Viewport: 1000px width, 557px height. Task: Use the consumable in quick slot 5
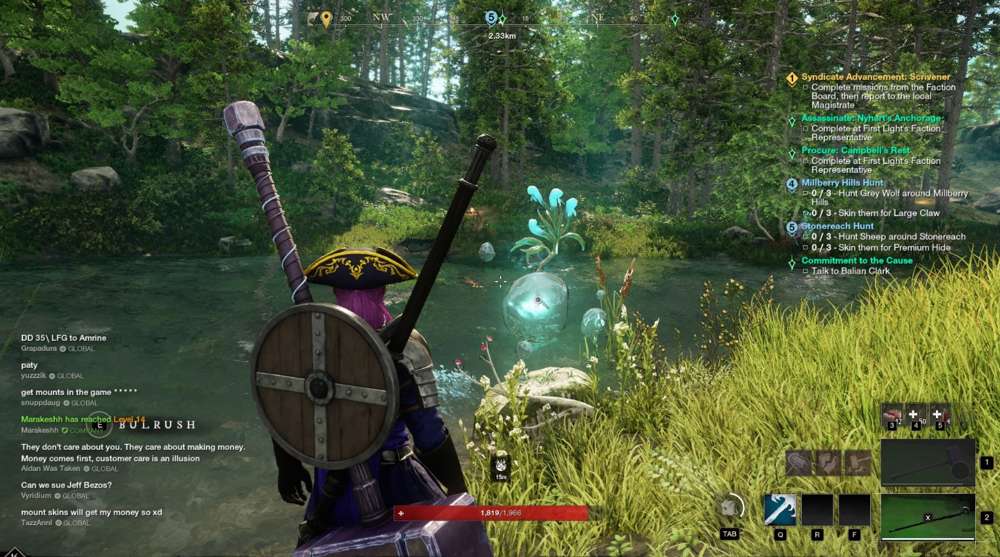tap(938, 415)
